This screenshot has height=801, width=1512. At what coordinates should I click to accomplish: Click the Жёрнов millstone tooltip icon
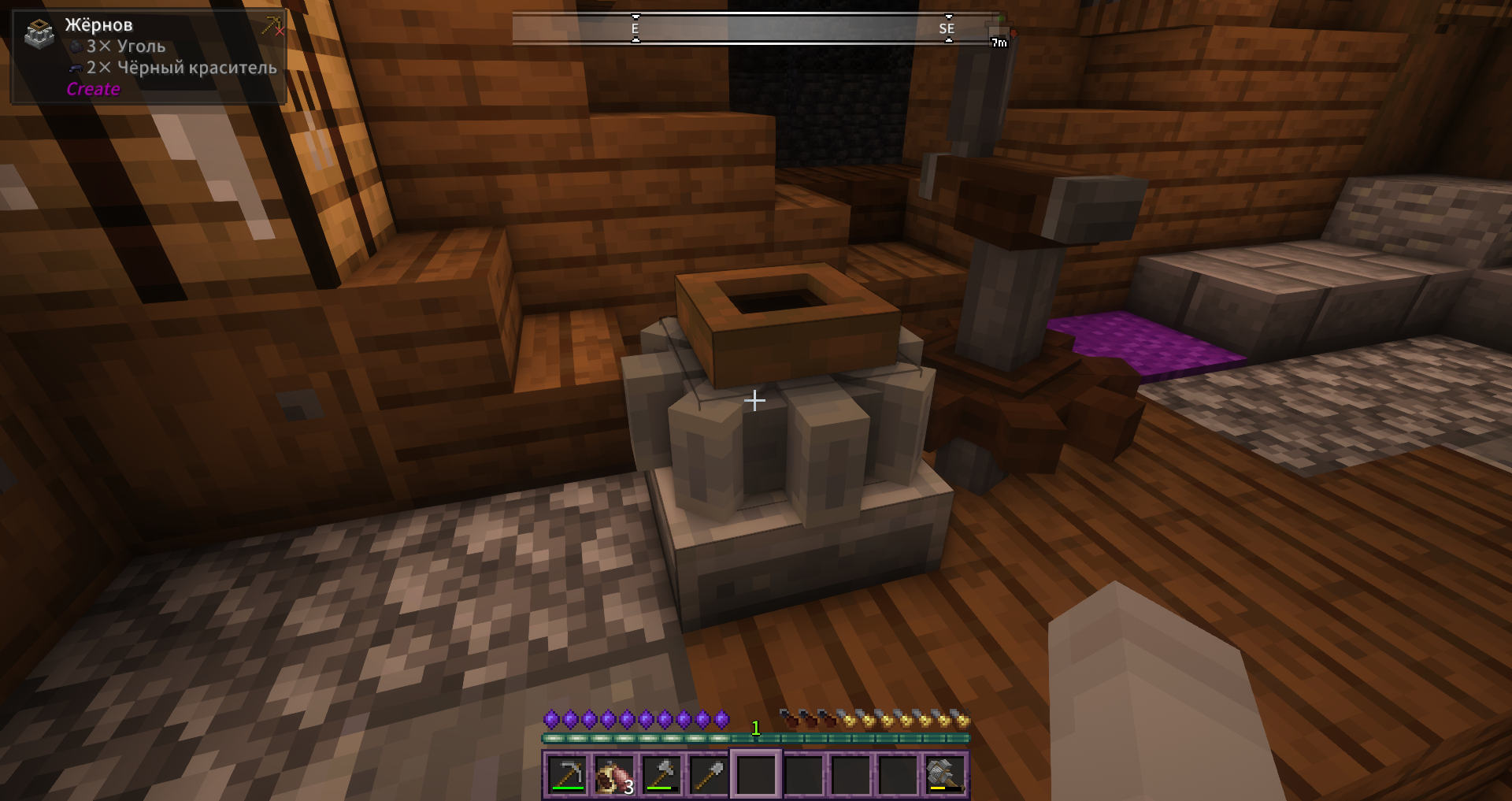tap(39, 34)
